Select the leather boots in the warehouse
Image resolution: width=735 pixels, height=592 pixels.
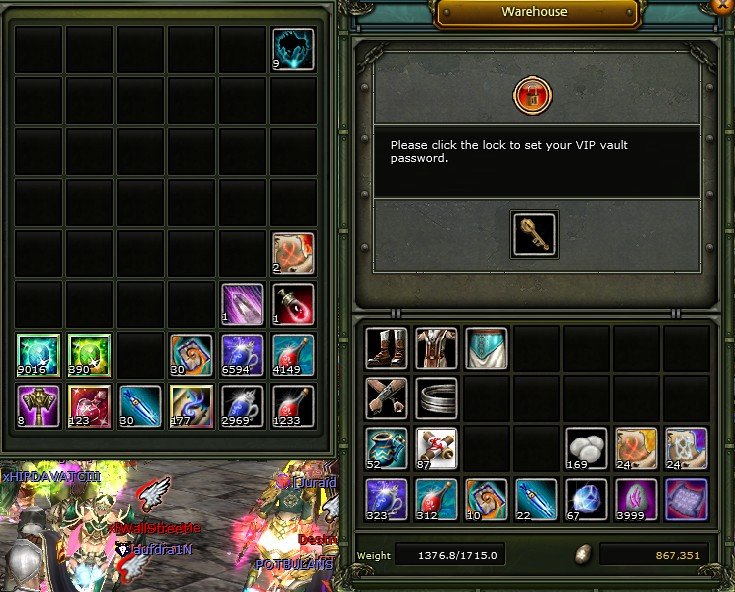387,348
